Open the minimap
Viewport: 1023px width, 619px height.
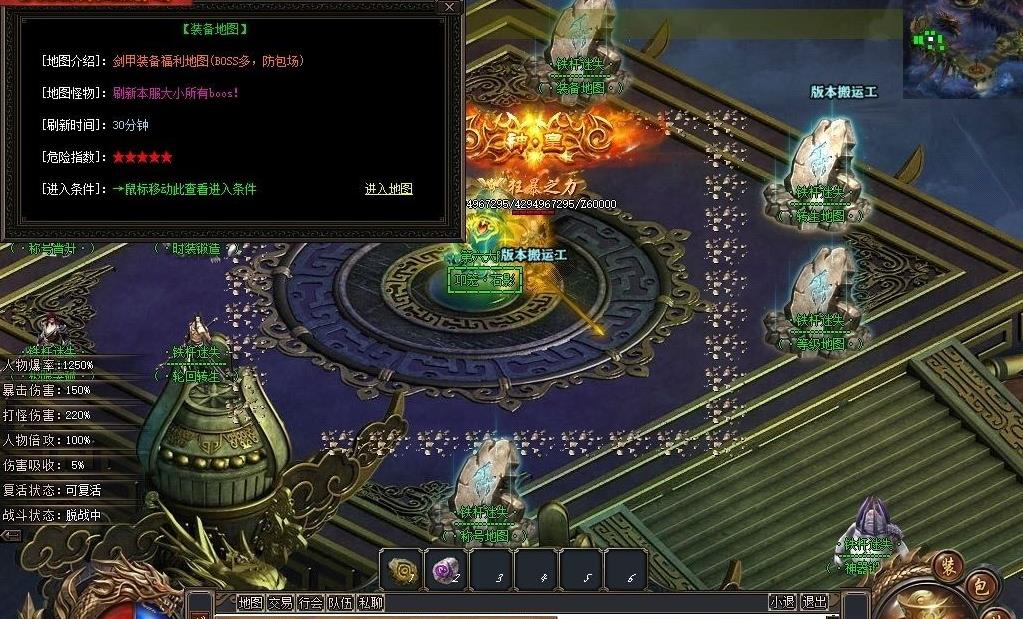point(962,48)
